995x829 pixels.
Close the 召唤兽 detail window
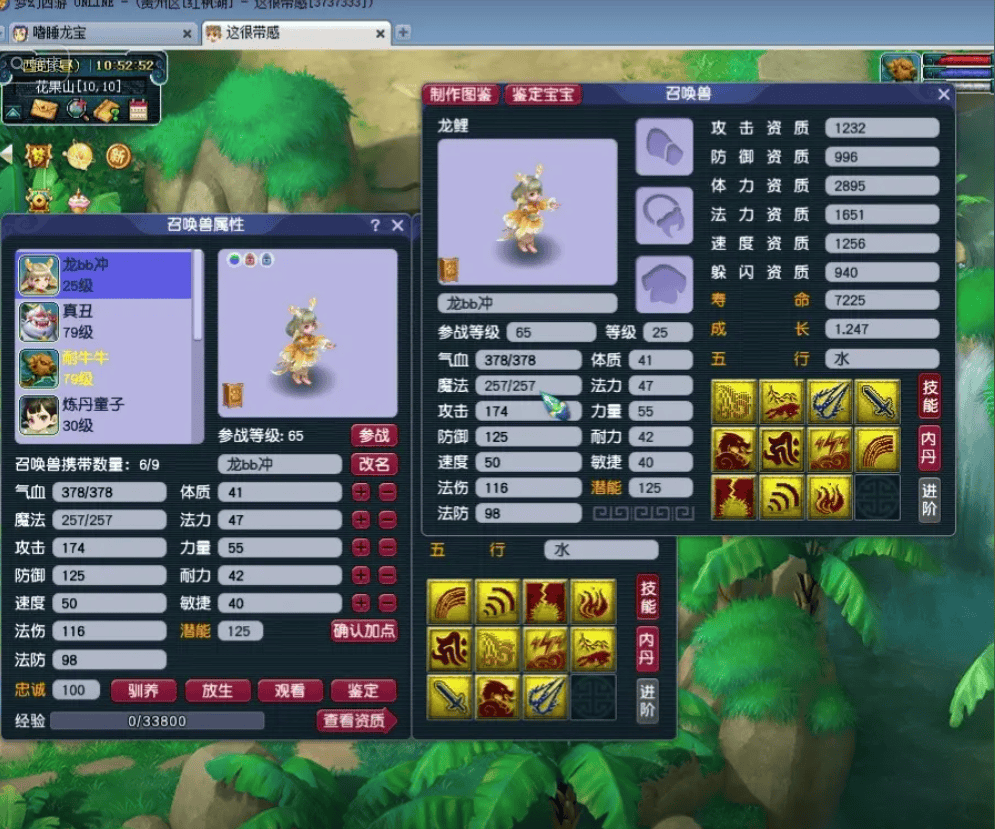click(x=943, y=94)
